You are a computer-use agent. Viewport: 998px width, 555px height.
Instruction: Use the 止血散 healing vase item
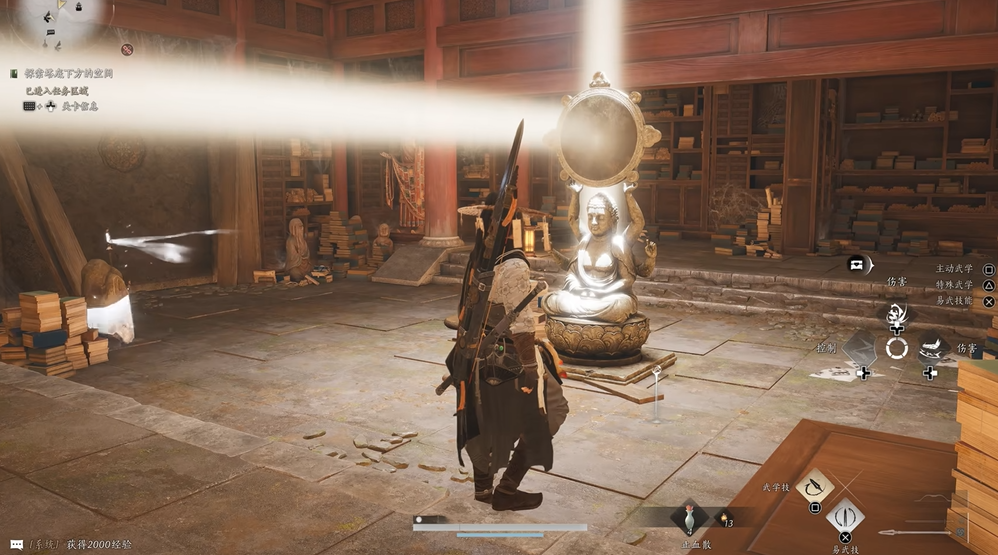point(689,519)
